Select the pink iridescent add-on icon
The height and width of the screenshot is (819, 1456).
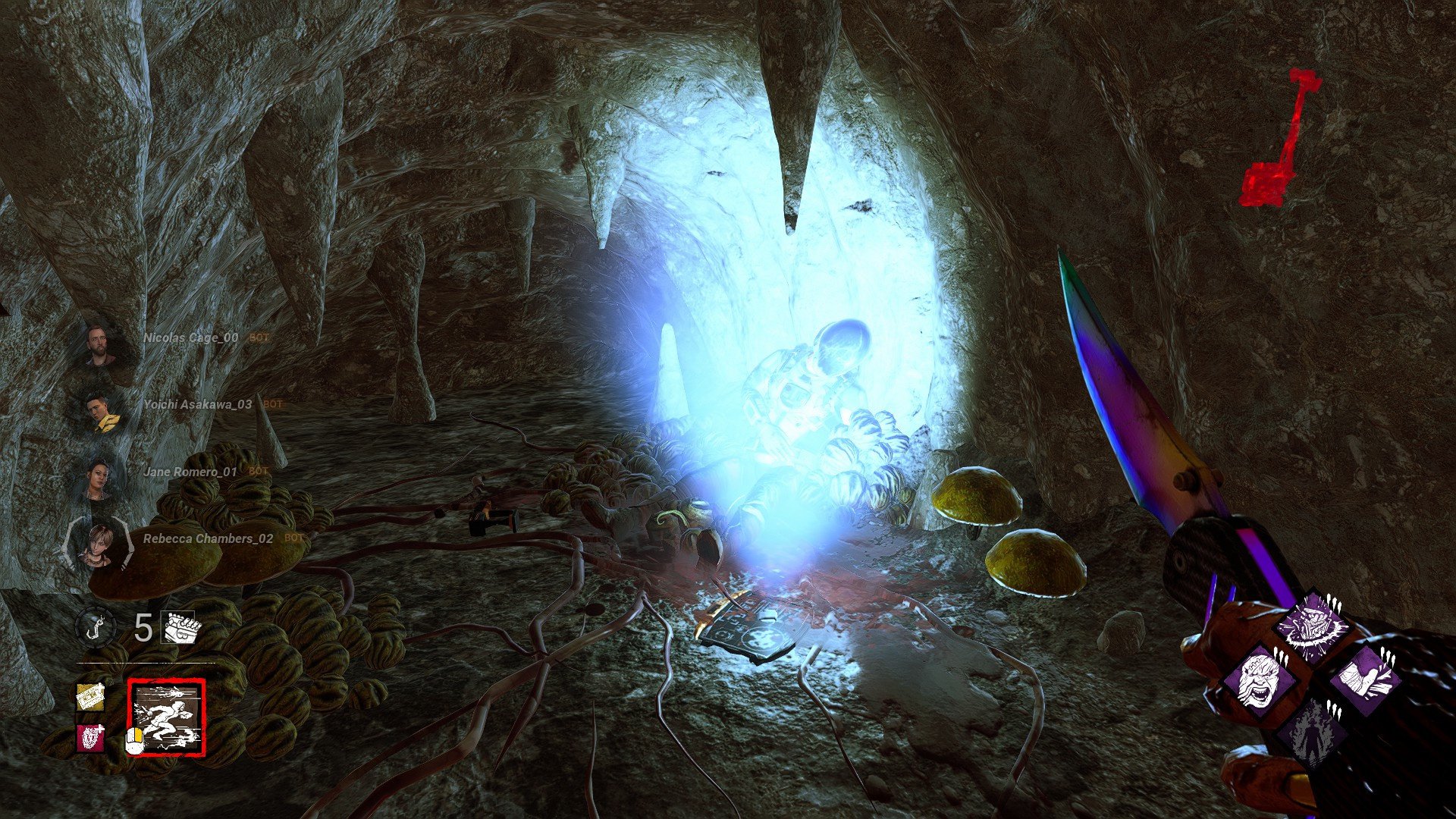[89, 739]
